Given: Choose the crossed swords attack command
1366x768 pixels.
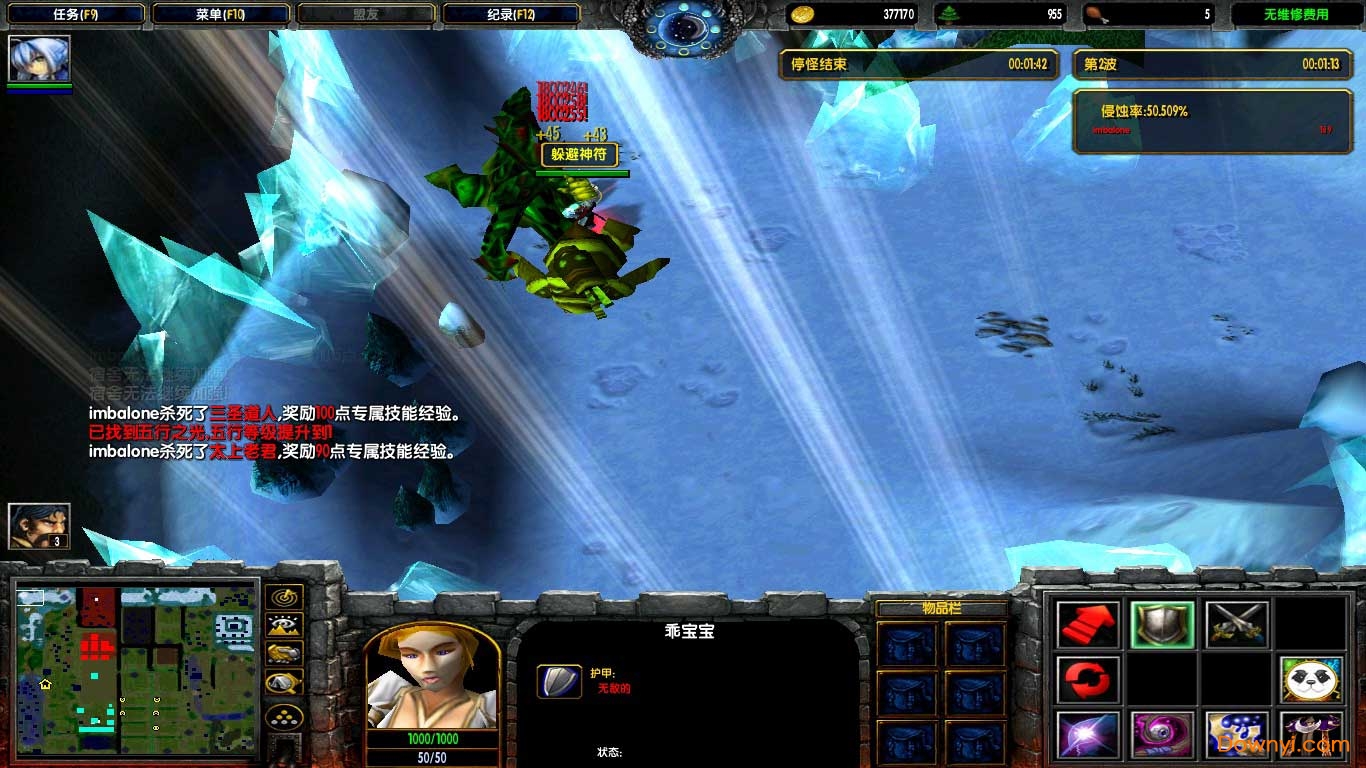Looking at the screenshot, I should coord(1237,624).
